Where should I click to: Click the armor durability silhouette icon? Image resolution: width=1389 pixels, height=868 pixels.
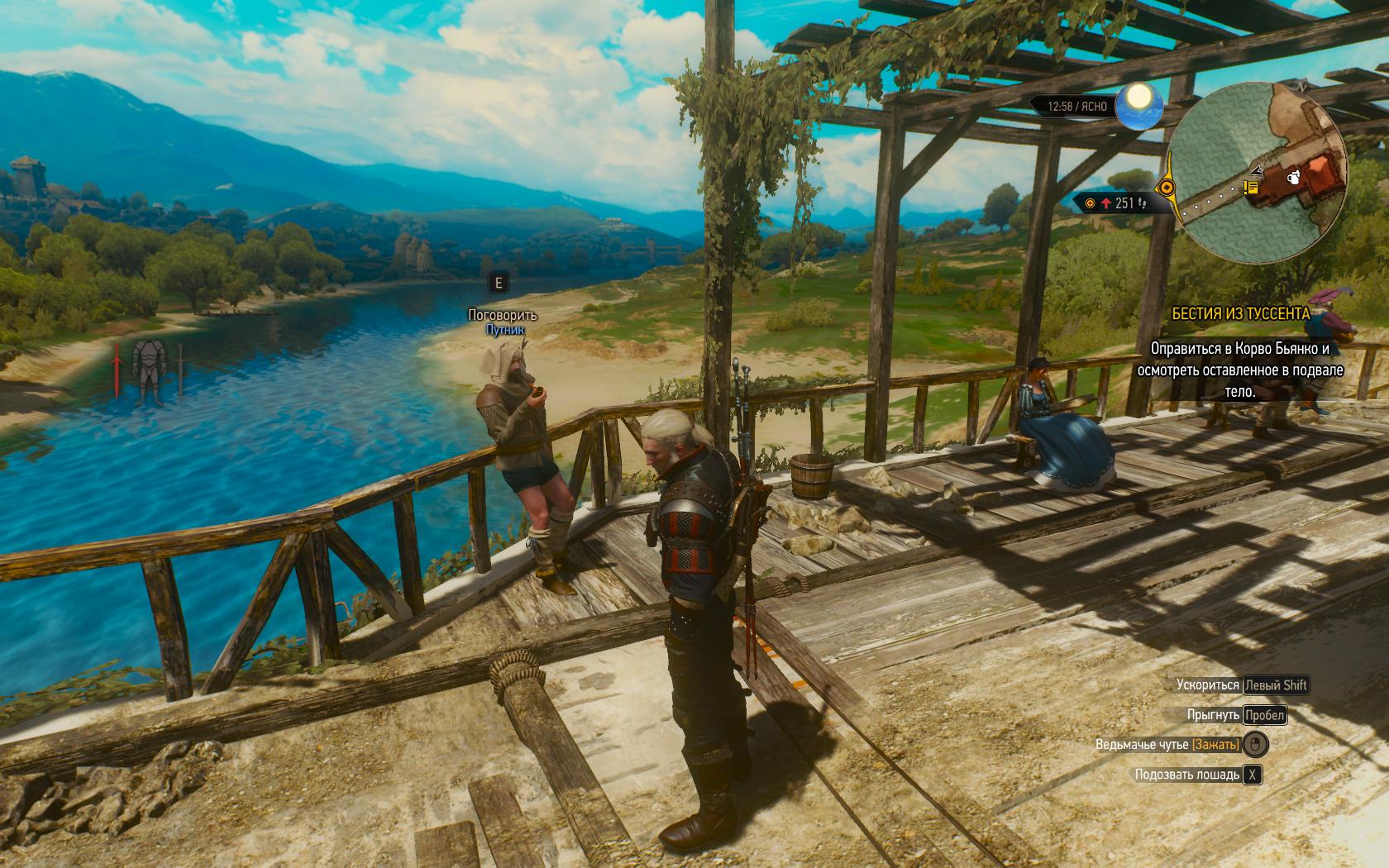(150, 368)
